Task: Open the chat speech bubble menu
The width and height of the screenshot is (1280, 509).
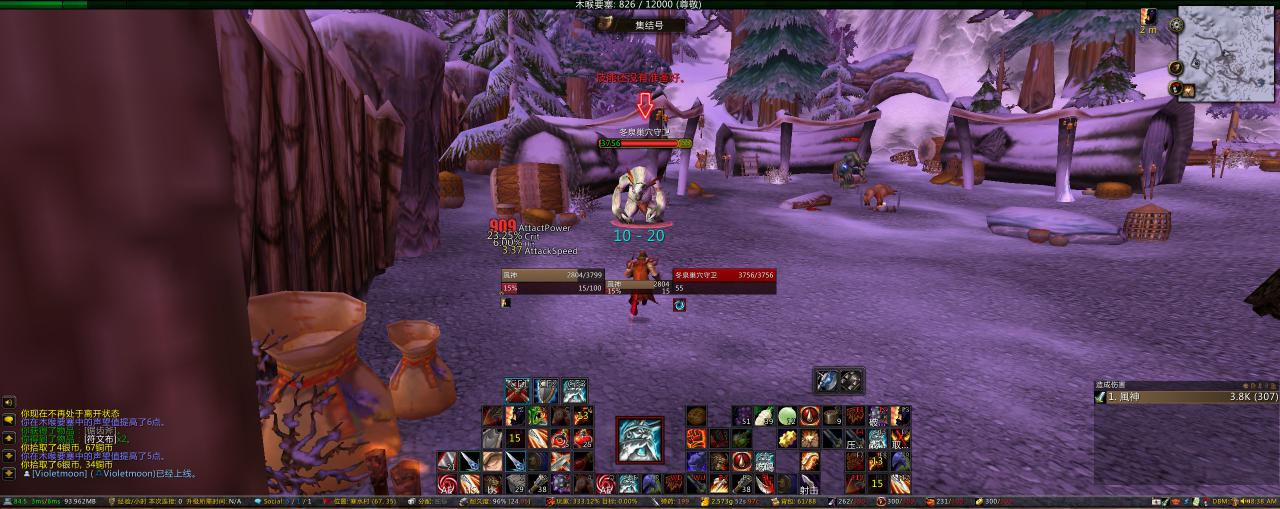Action: pos(8,420)
